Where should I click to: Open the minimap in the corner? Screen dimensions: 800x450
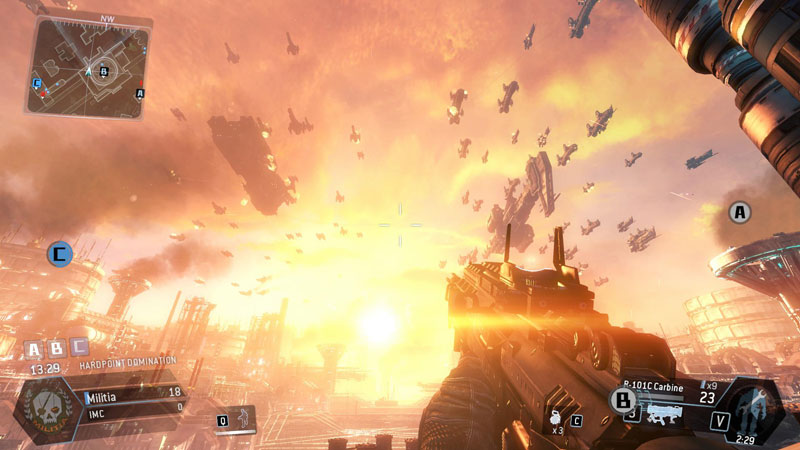87,67
